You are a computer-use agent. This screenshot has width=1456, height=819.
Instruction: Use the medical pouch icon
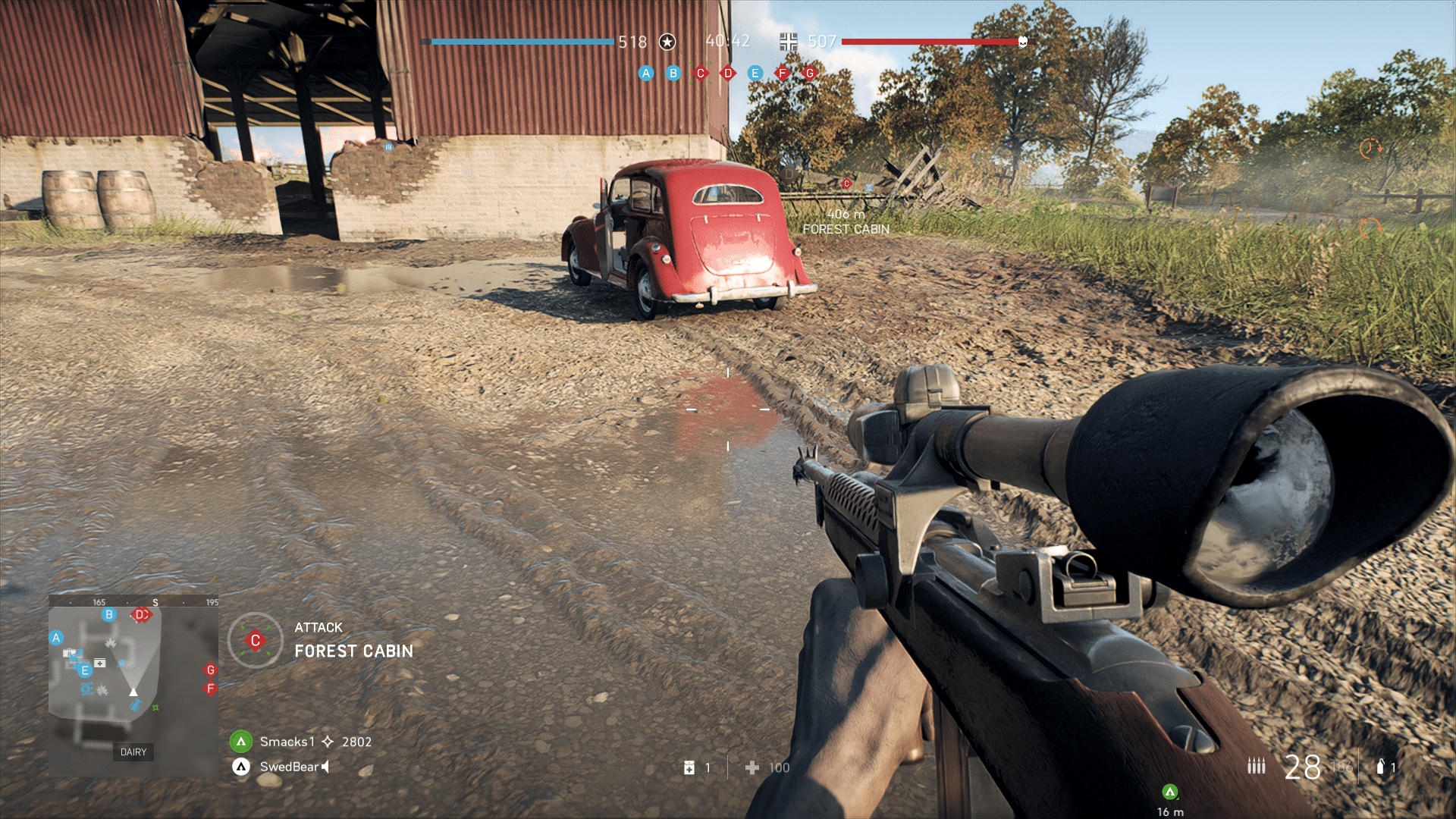(689, 767)
